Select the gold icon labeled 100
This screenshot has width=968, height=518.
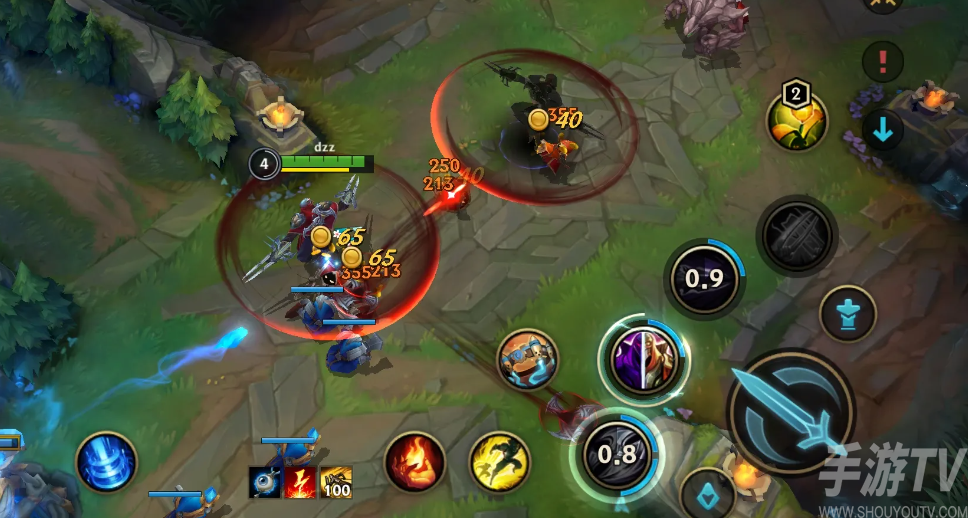pyautogui.click(x=336, y=482)
